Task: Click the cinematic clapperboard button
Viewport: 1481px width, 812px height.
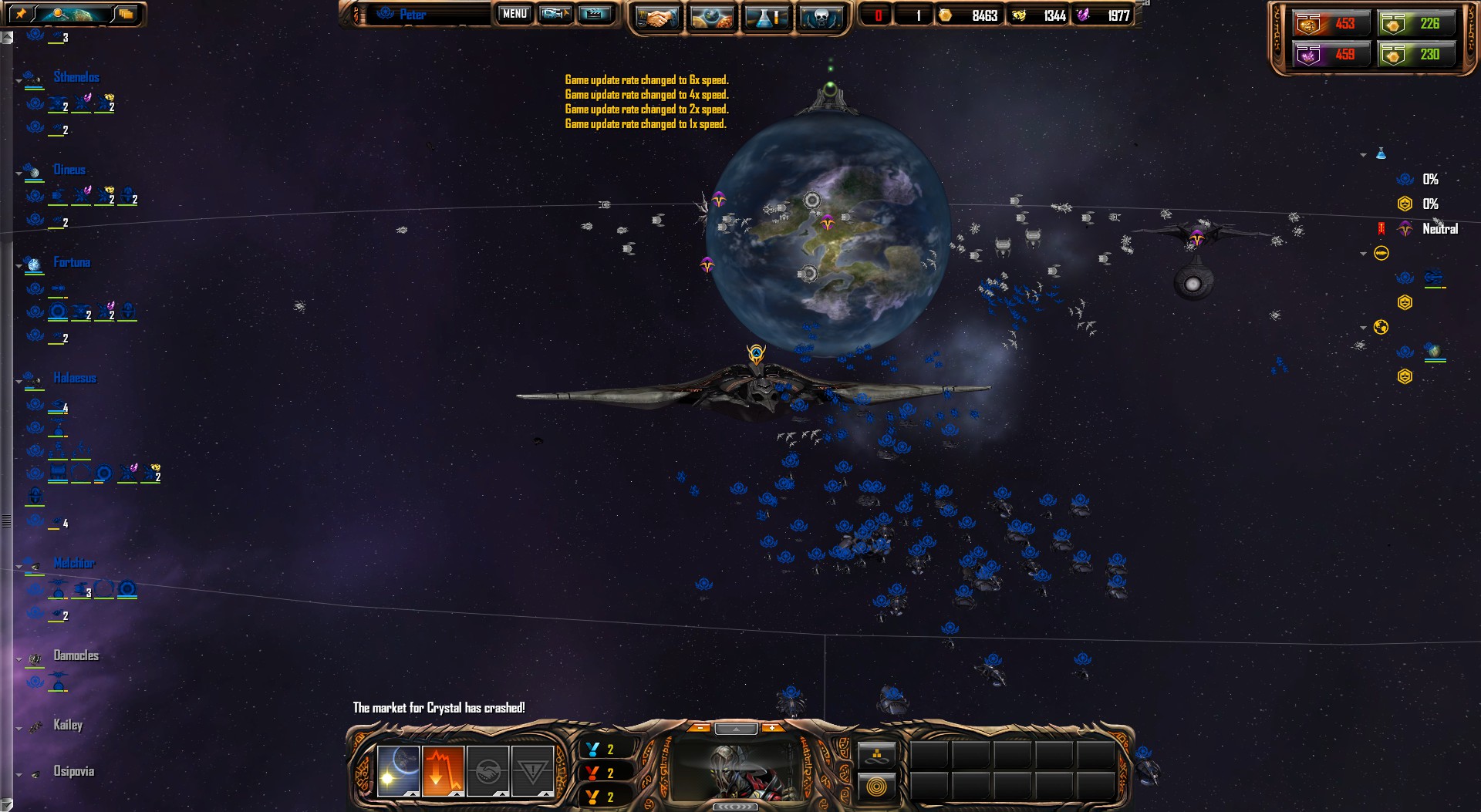Action: (595, 14)
